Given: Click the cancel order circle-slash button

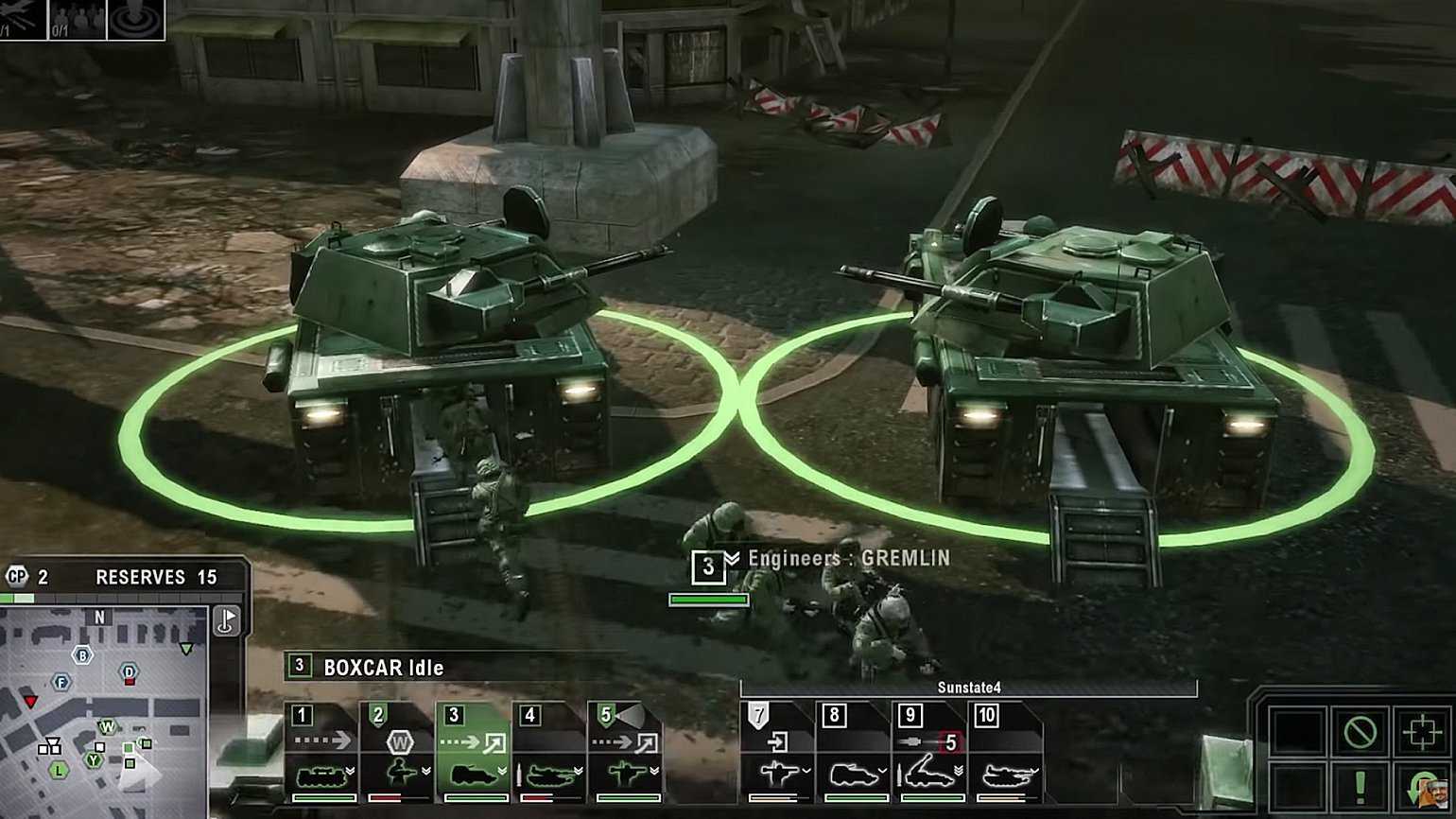Looking at the screenshot, I should click(x=1360, y=731).
